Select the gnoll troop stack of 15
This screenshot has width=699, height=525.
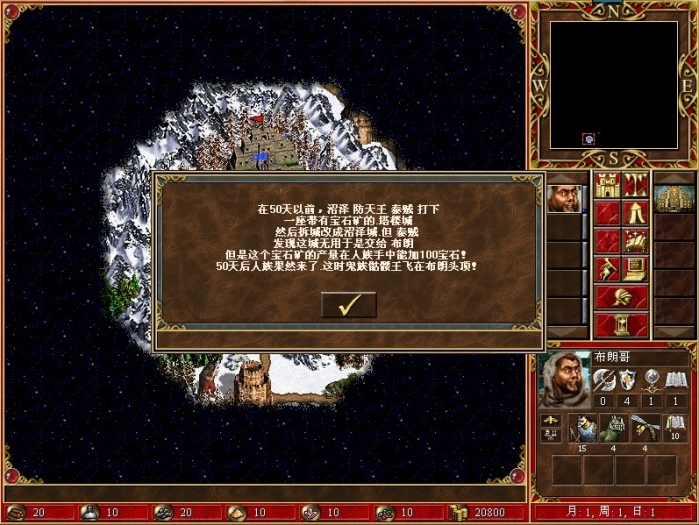[x=583, y=428]
